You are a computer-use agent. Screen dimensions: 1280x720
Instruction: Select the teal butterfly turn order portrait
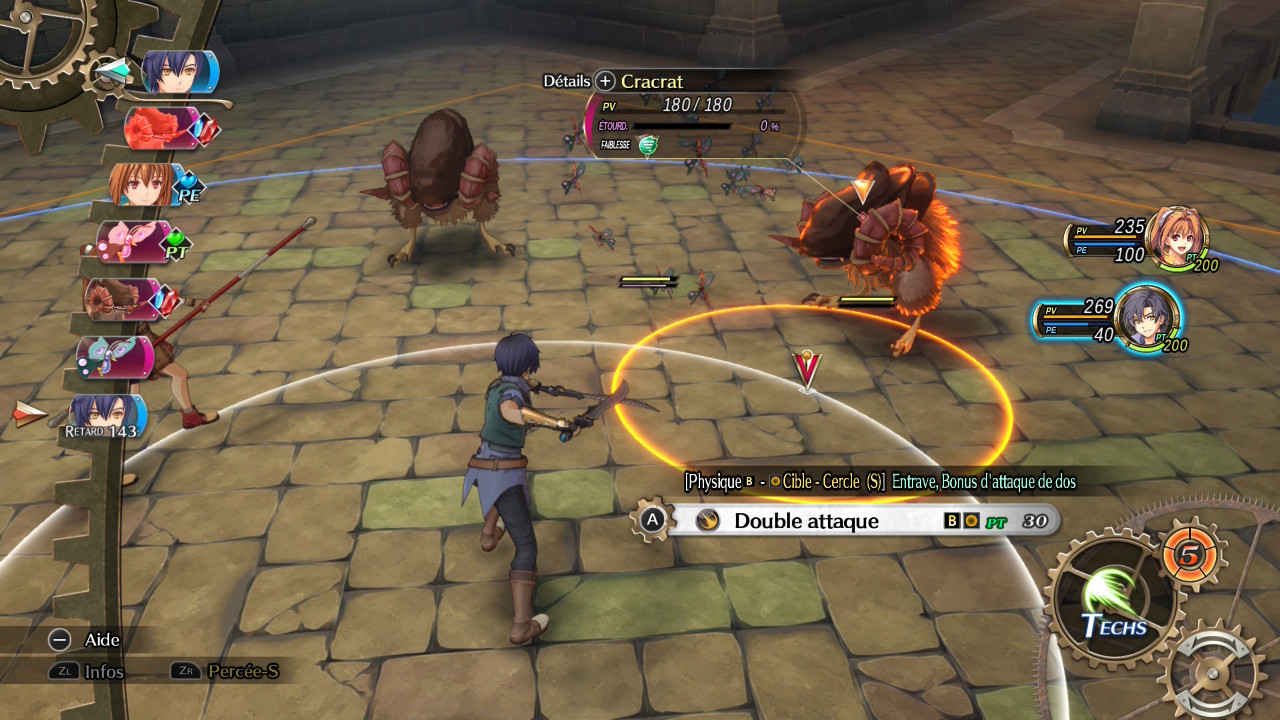[113, 357]
